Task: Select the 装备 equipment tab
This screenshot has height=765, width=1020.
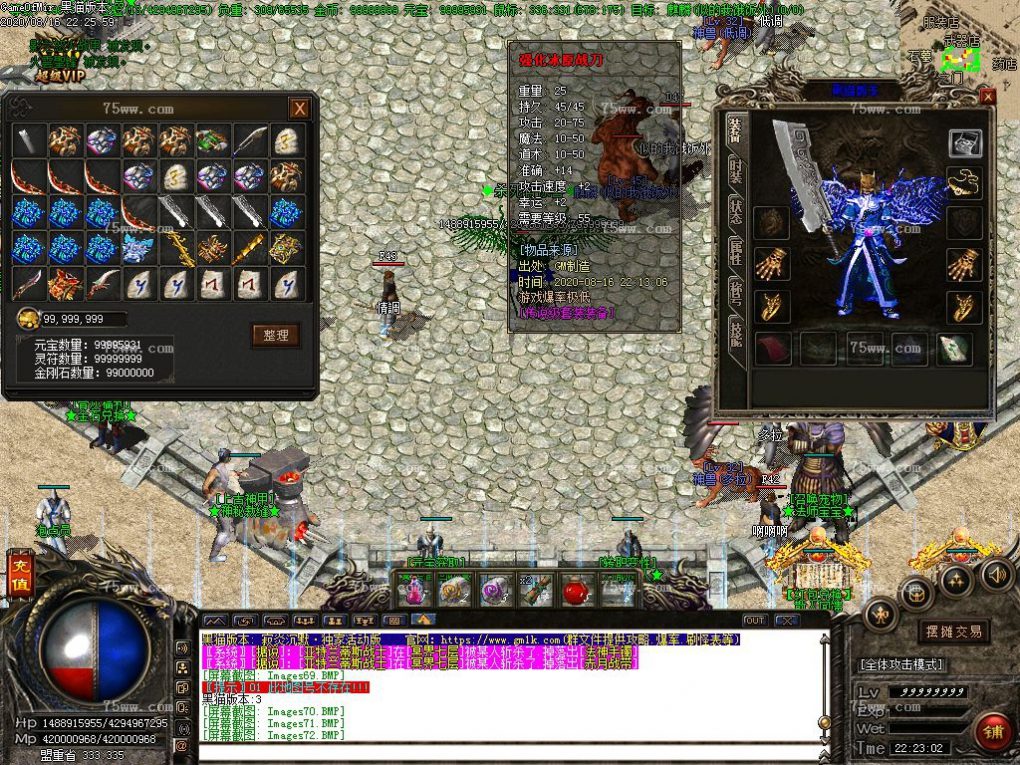Action: (735, 130)
